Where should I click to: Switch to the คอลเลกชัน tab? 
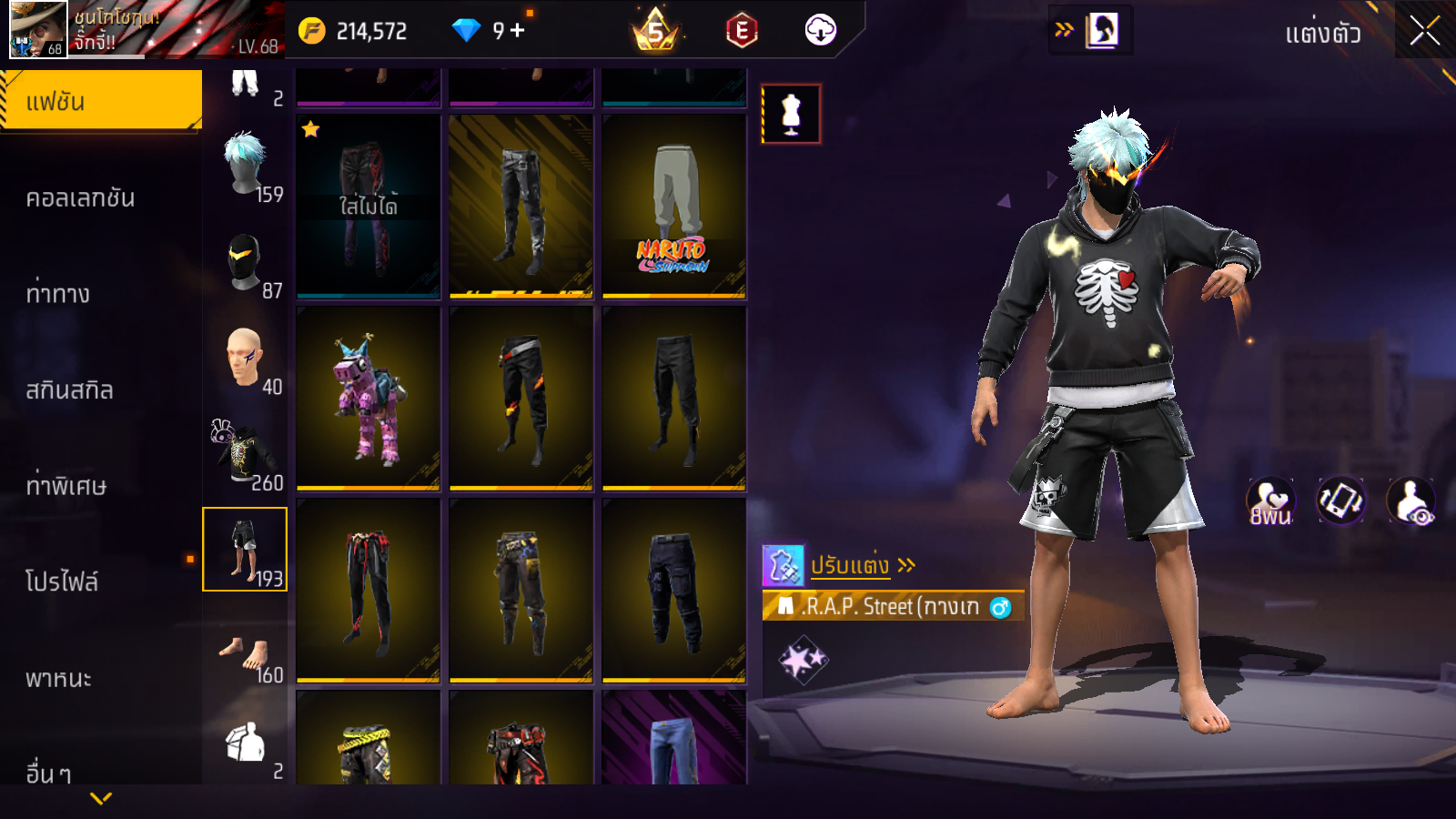[80, 198]
